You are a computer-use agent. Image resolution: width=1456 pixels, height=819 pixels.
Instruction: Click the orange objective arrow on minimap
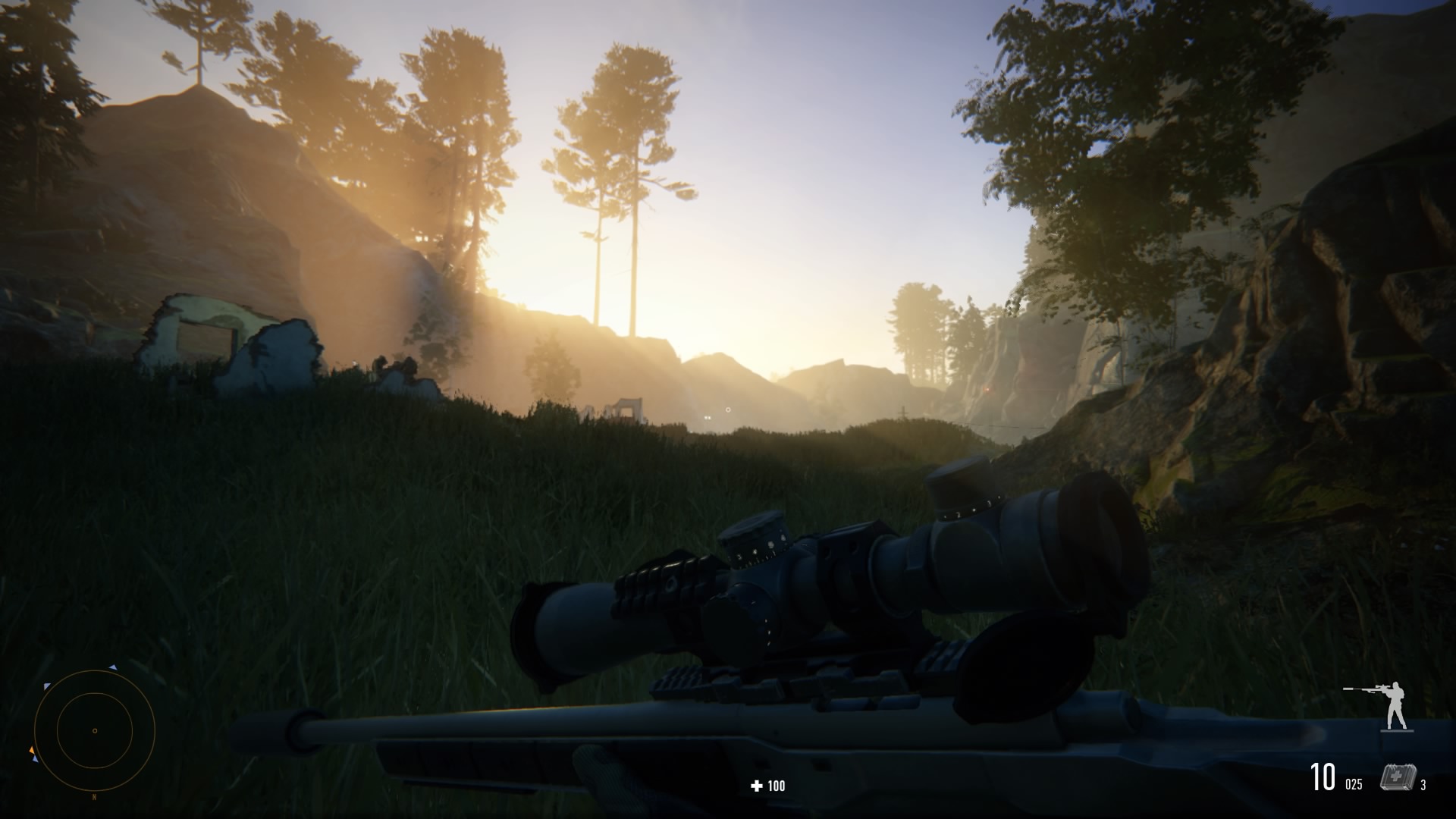(x=32, y=750)
